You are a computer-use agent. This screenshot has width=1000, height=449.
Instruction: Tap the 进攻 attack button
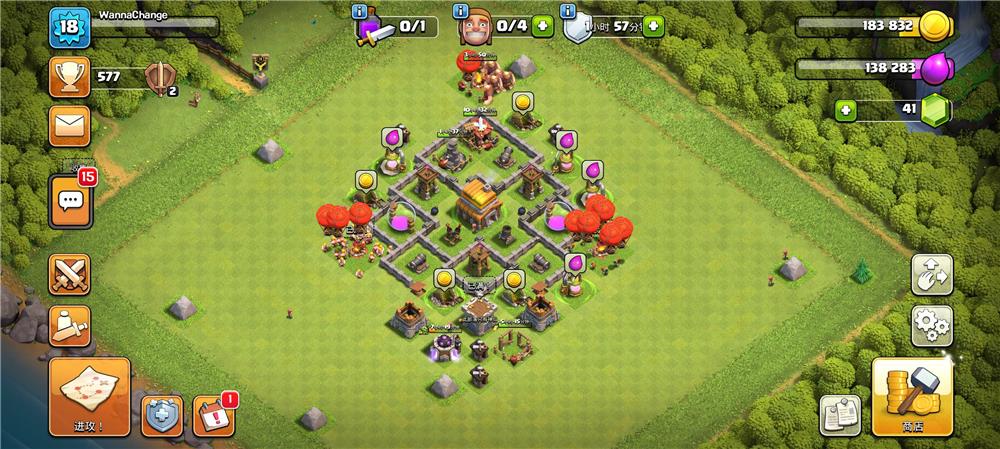tap(89, 396)
